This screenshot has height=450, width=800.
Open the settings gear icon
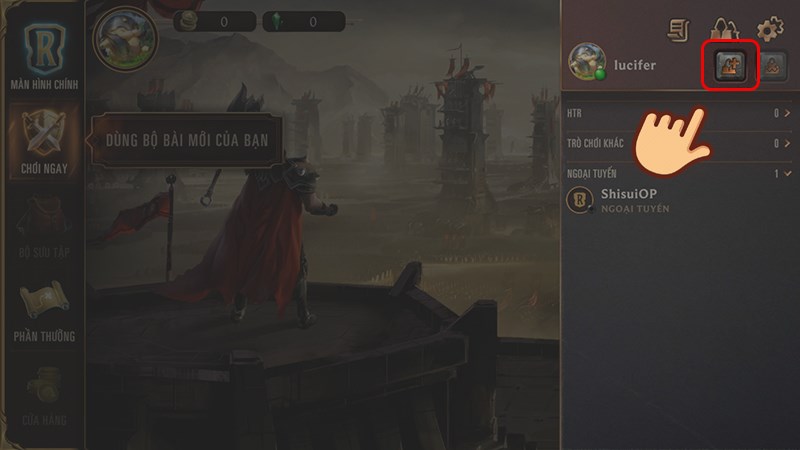pos(769,30)
